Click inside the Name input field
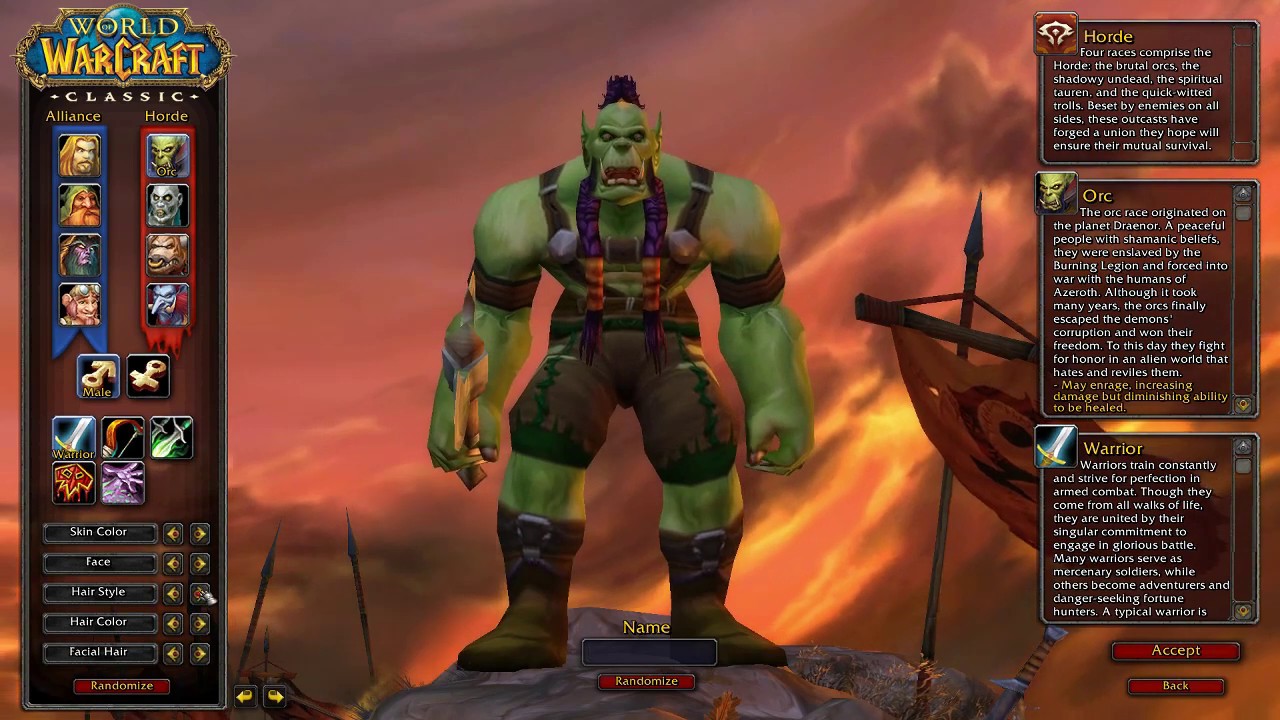The width and height of the screenshot is (1280, 720). tap(648, 652)
